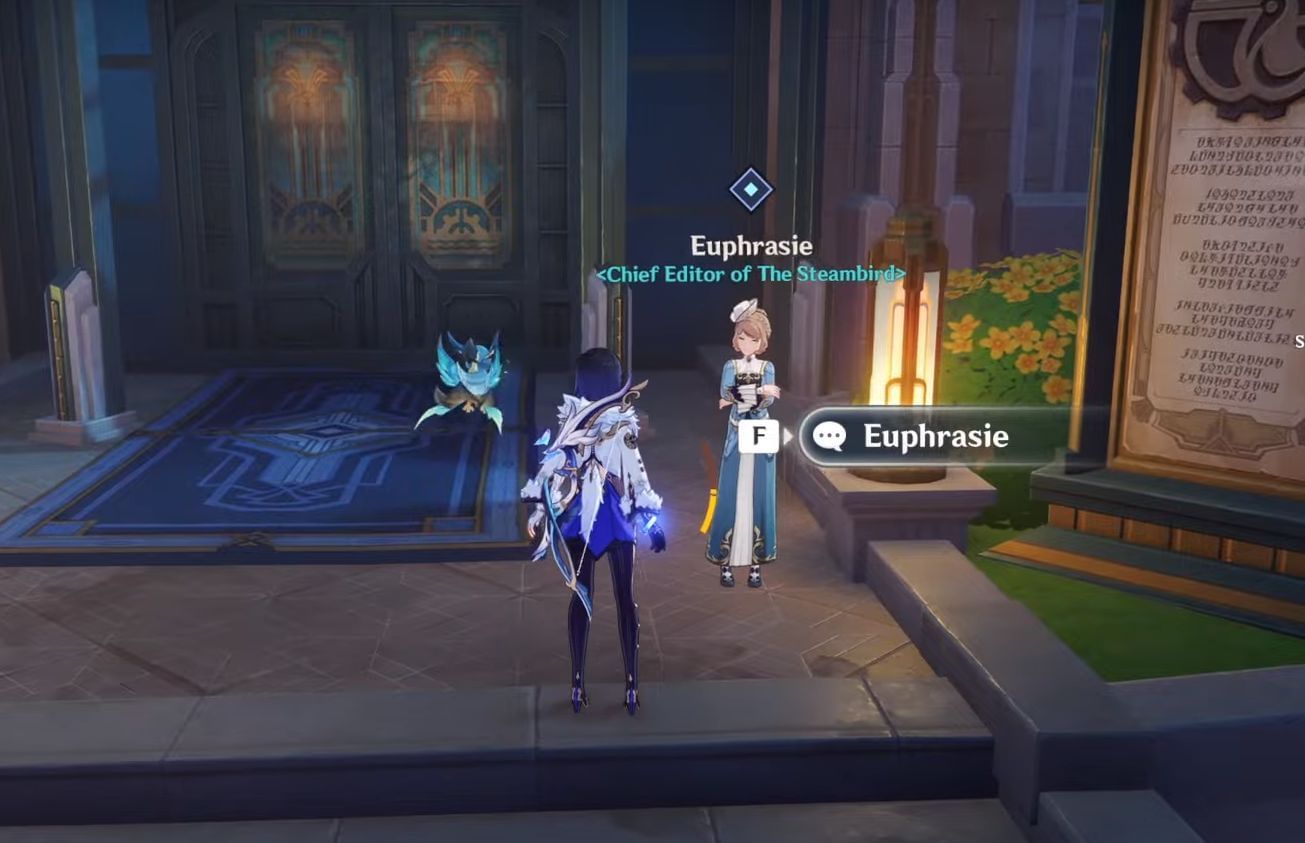This screenshot has height=843, width=1305.
Task: Click the yellow flower bushes near the lantern
Action: point(1000,340)
